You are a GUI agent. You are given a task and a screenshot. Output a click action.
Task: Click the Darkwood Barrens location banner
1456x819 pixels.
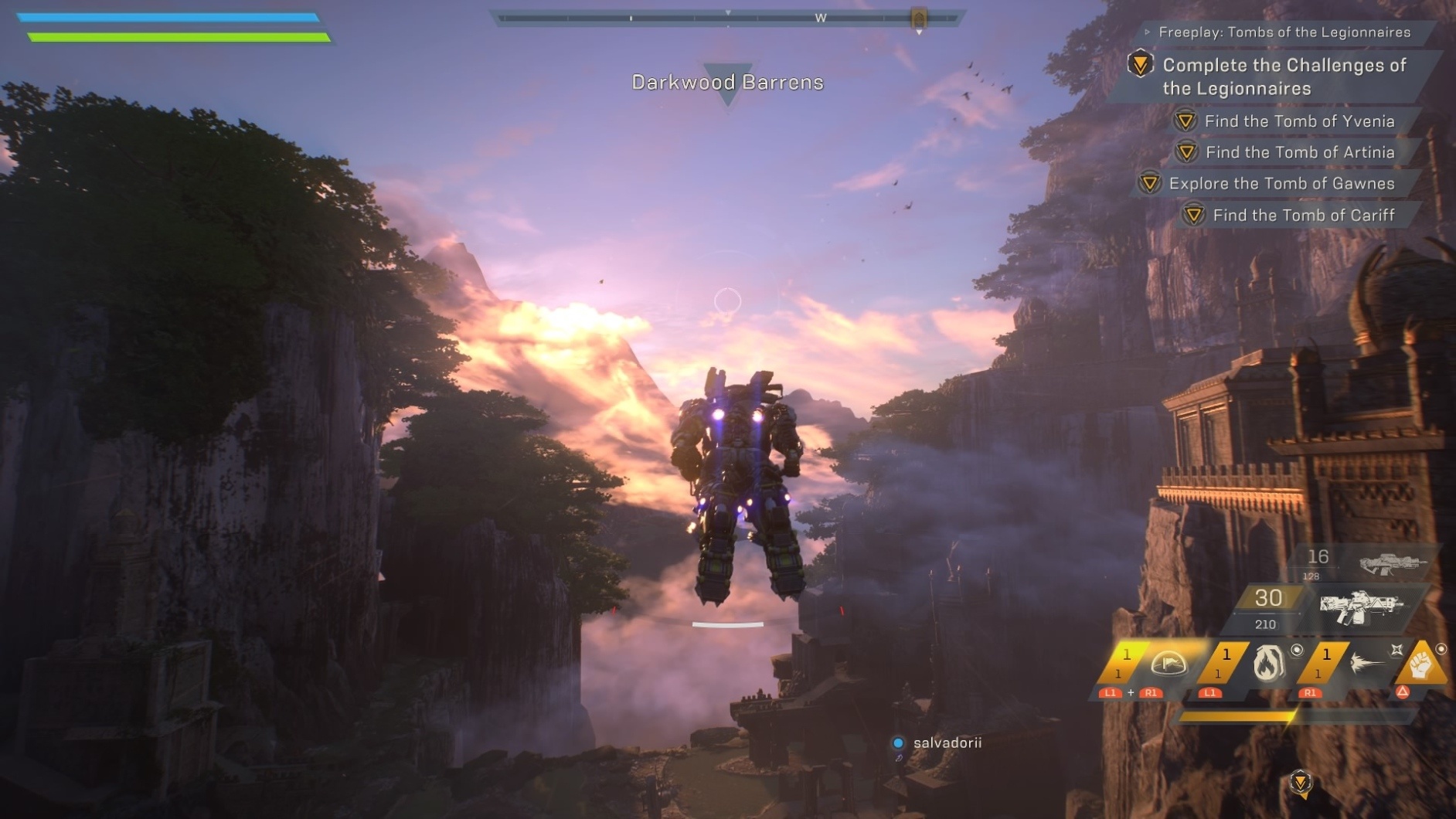(727, 83)
